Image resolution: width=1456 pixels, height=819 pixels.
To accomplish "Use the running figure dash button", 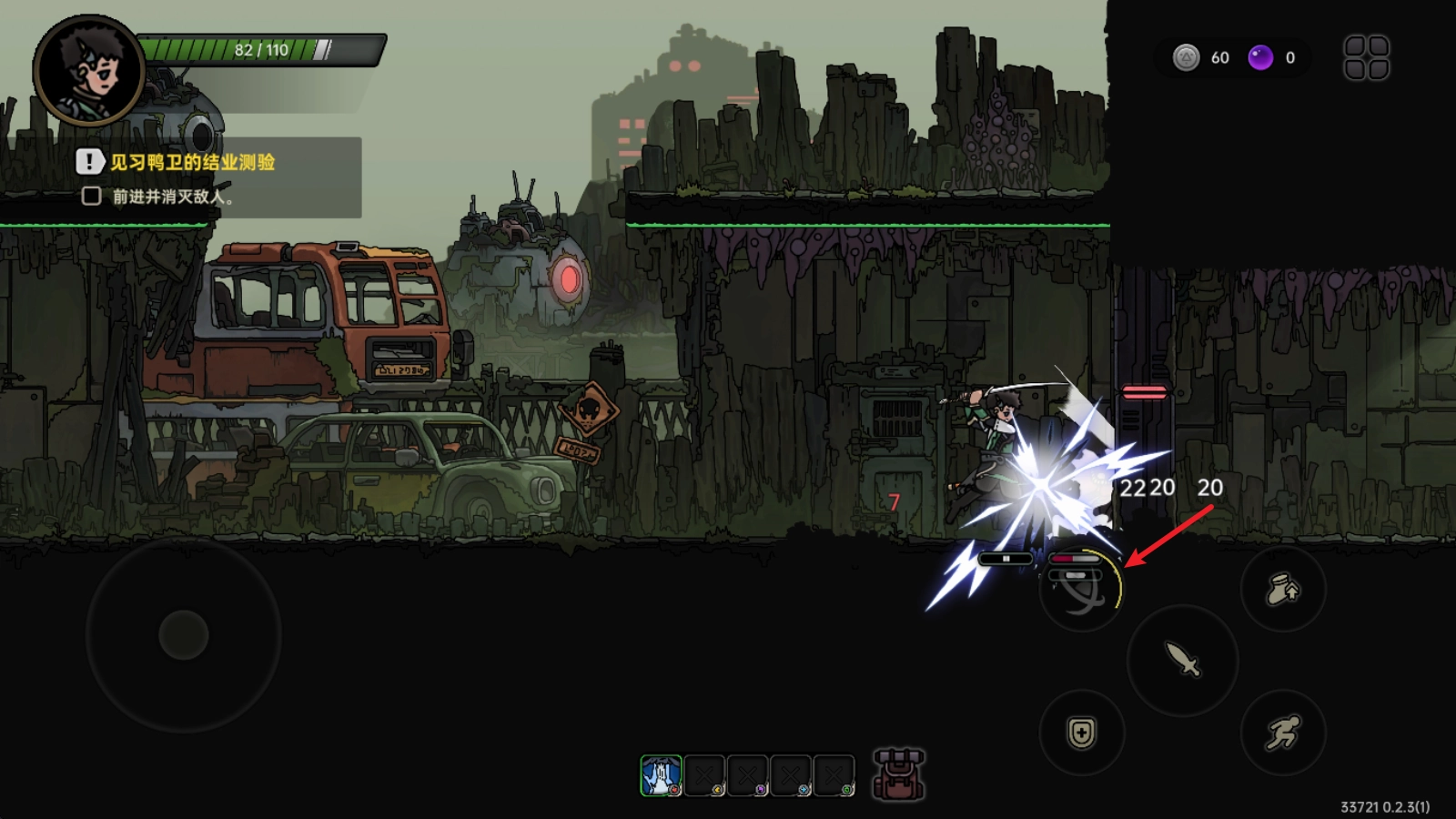I will pos(1283,733).
